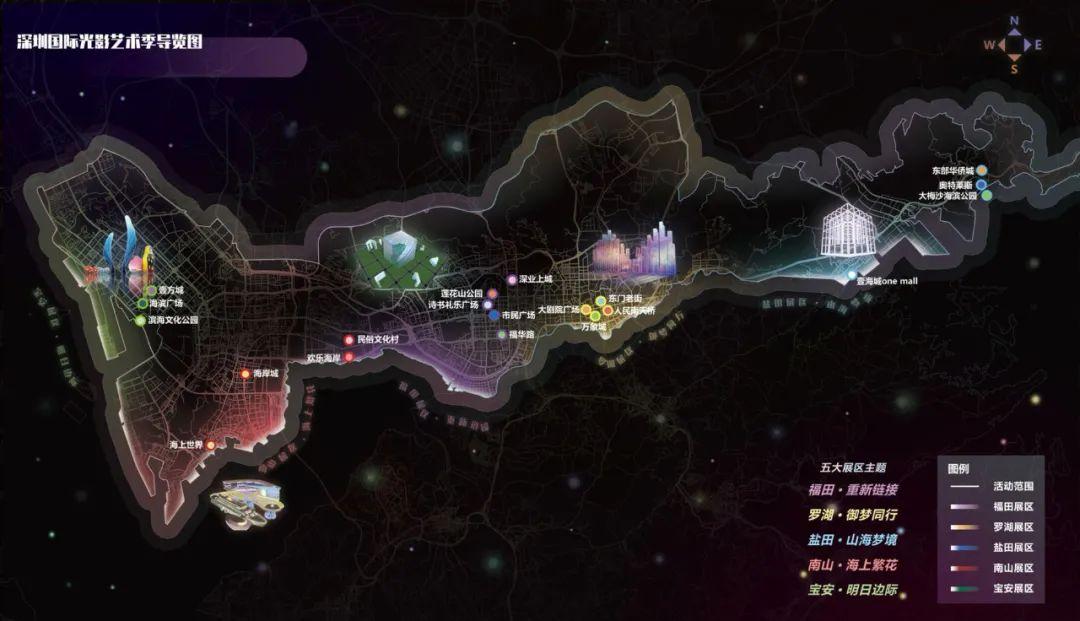The width and height of the screenshot is (1080, 621).
Task: Click the NESW compass icon
Action: 1013,44
